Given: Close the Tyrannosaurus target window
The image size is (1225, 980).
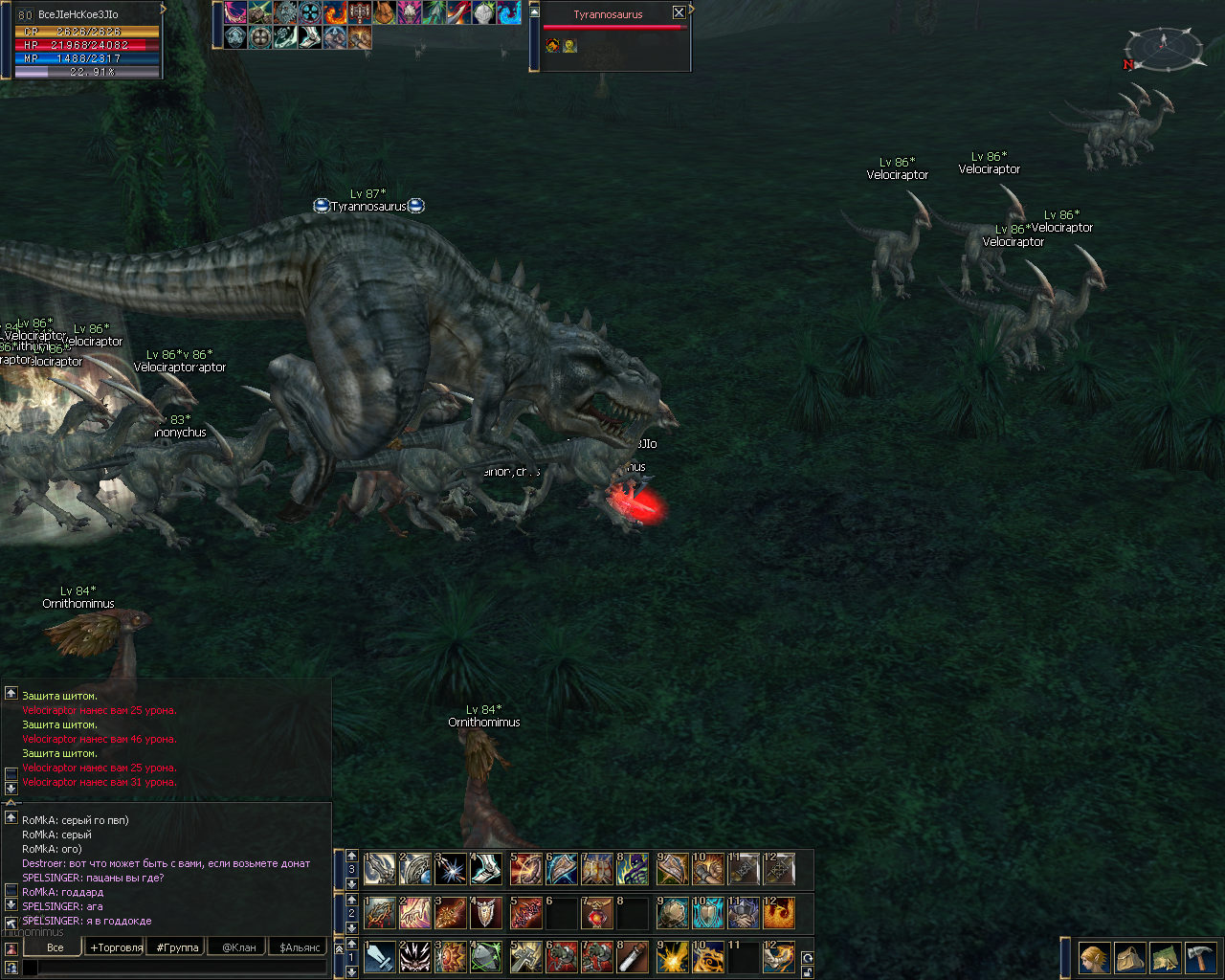Looking at the screenshot, I should click(679, 12).
